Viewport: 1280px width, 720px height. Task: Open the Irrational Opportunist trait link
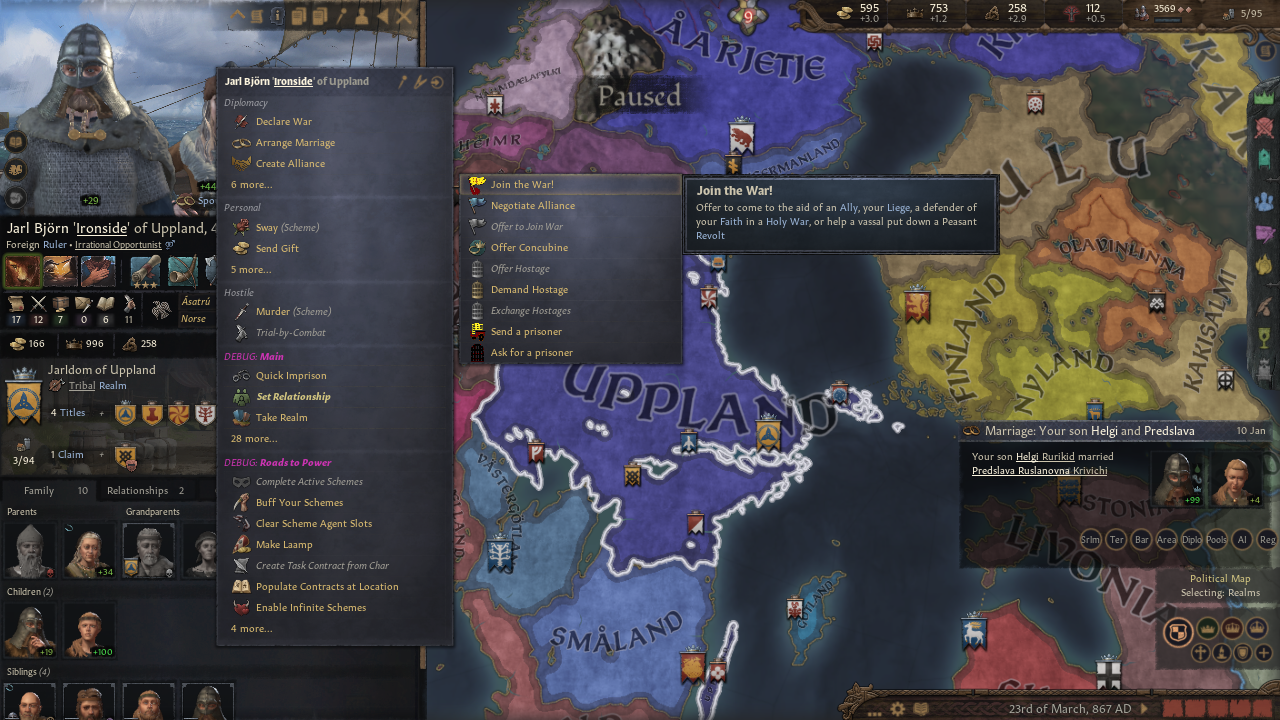(x=118, y=244)
